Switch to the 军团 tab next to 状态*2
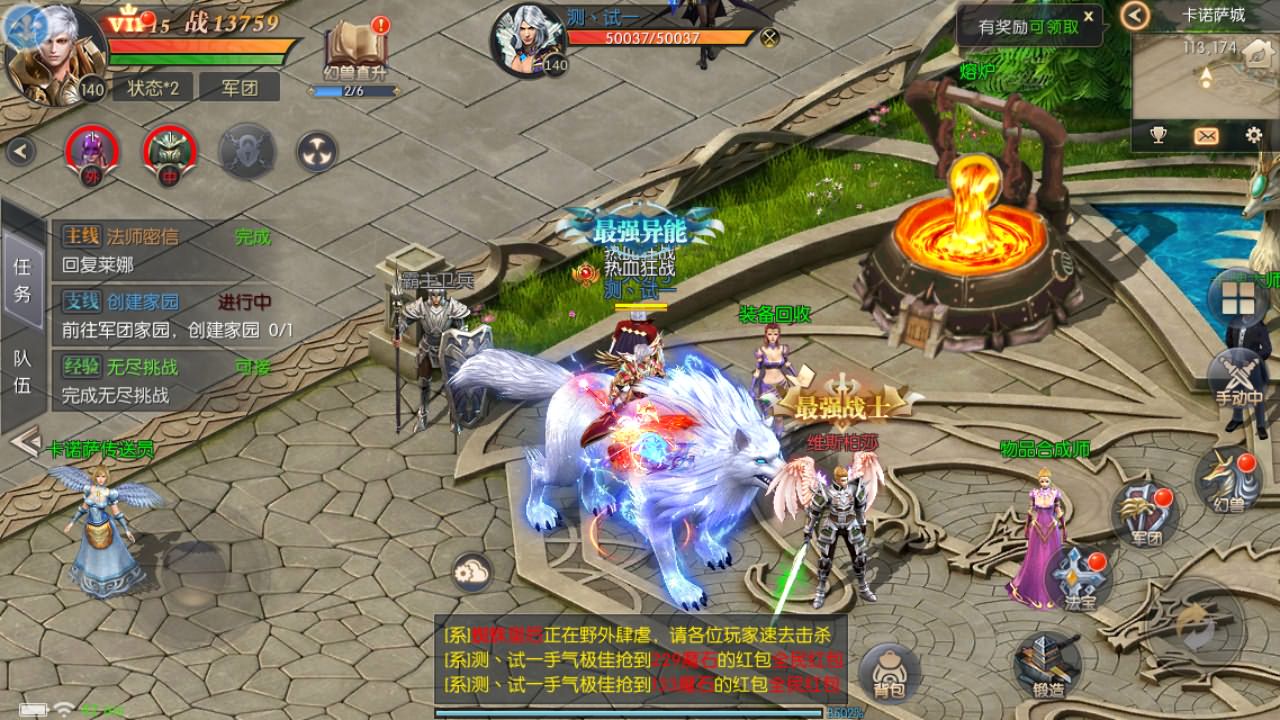The height and width of the screenshot is (720, 1280). [x=240, y=88]
